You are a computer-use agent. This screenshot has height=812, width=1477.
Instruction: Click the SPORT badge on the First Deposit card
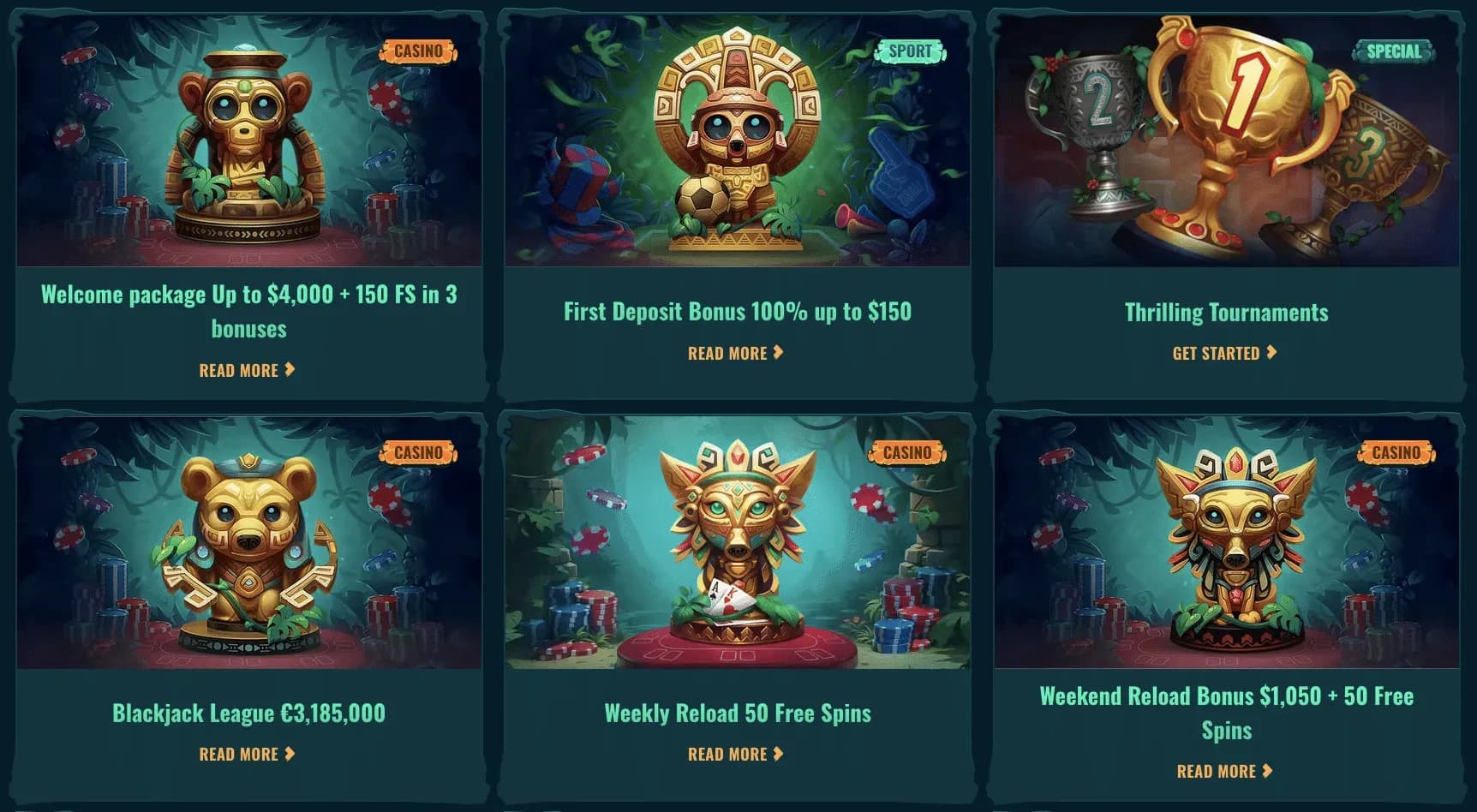[x=908, y=51]
